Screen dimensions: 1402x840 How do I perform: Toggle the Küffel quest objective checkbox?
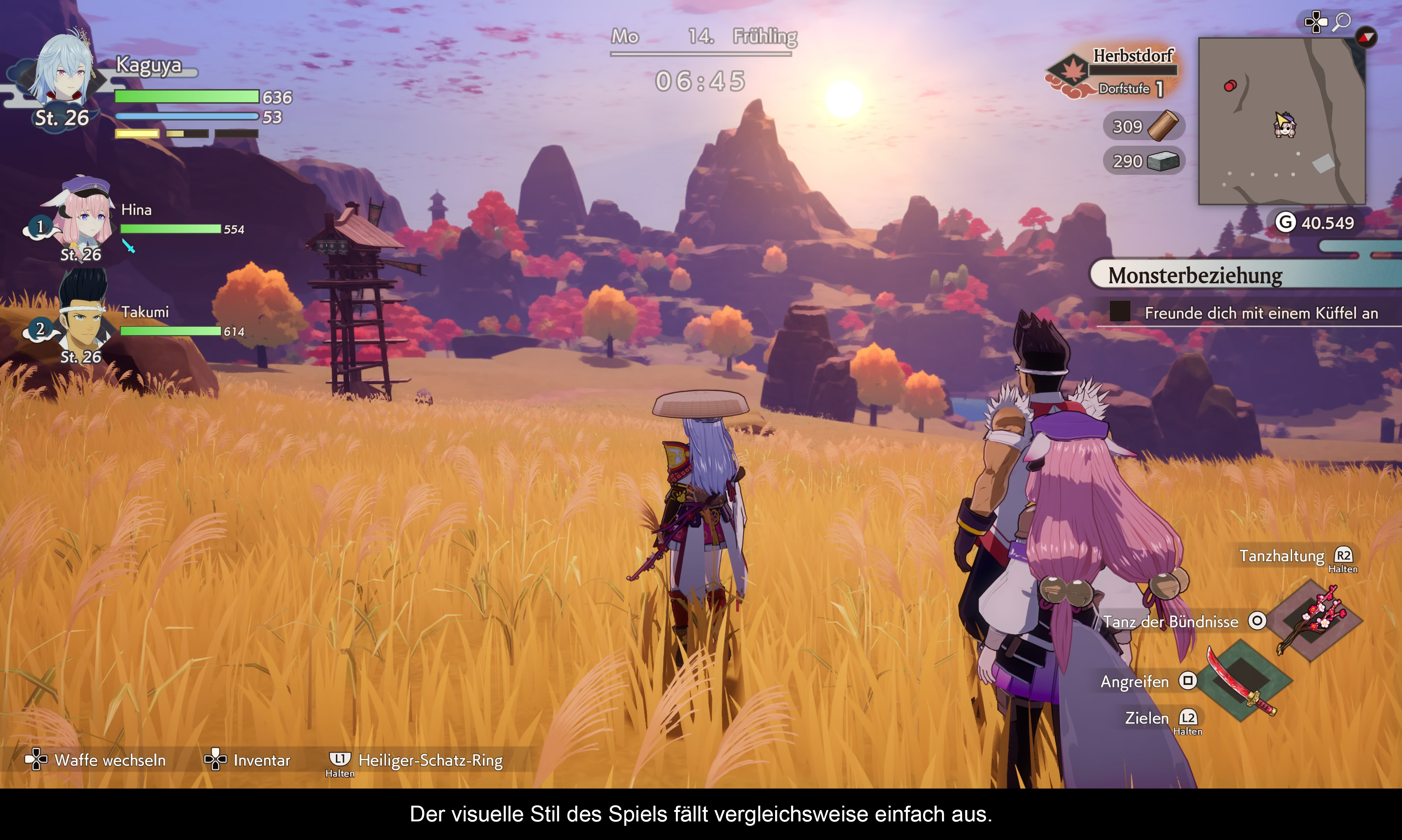pyautogui.click(x=1119, y=312)
